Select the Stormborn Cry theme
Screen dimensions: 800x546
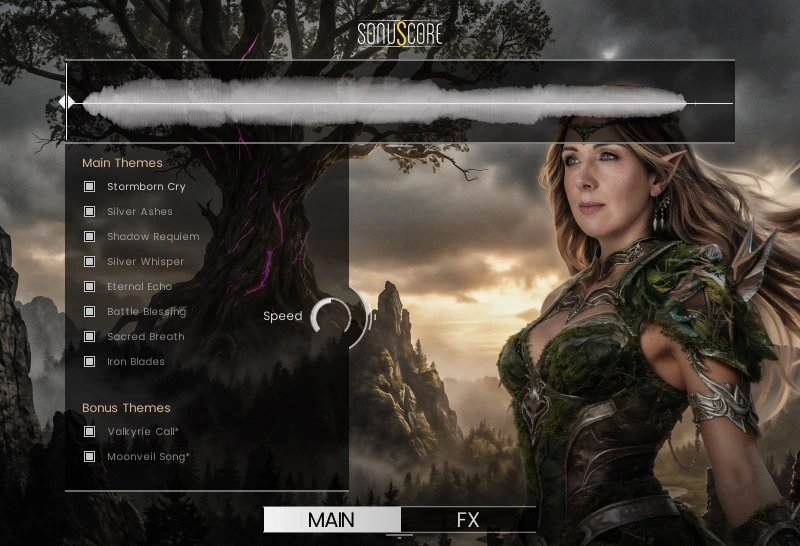pyautogui.click(x=89, y=187)
